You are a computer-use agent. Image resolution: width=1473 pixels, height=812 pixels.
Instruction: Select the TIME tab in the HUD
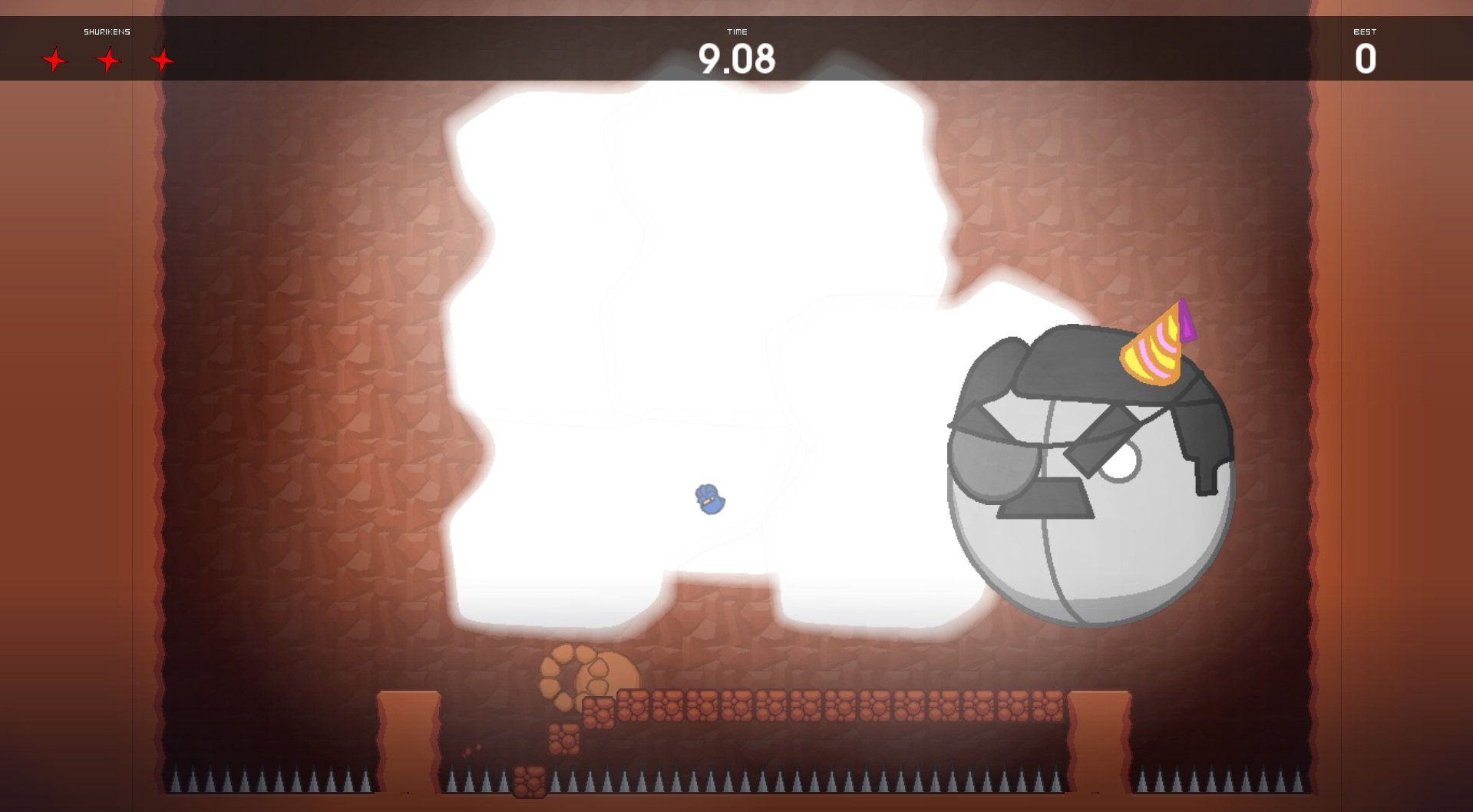[738, 32]
